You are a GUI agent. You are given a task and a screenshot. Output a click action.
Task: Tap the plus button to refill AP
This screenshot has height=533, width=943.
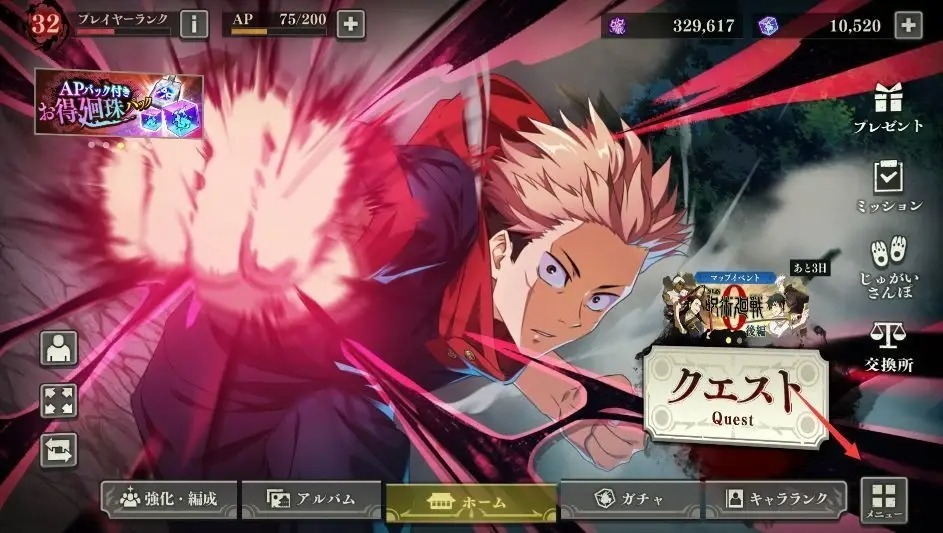pyautogui.click(x=350, y=23)
